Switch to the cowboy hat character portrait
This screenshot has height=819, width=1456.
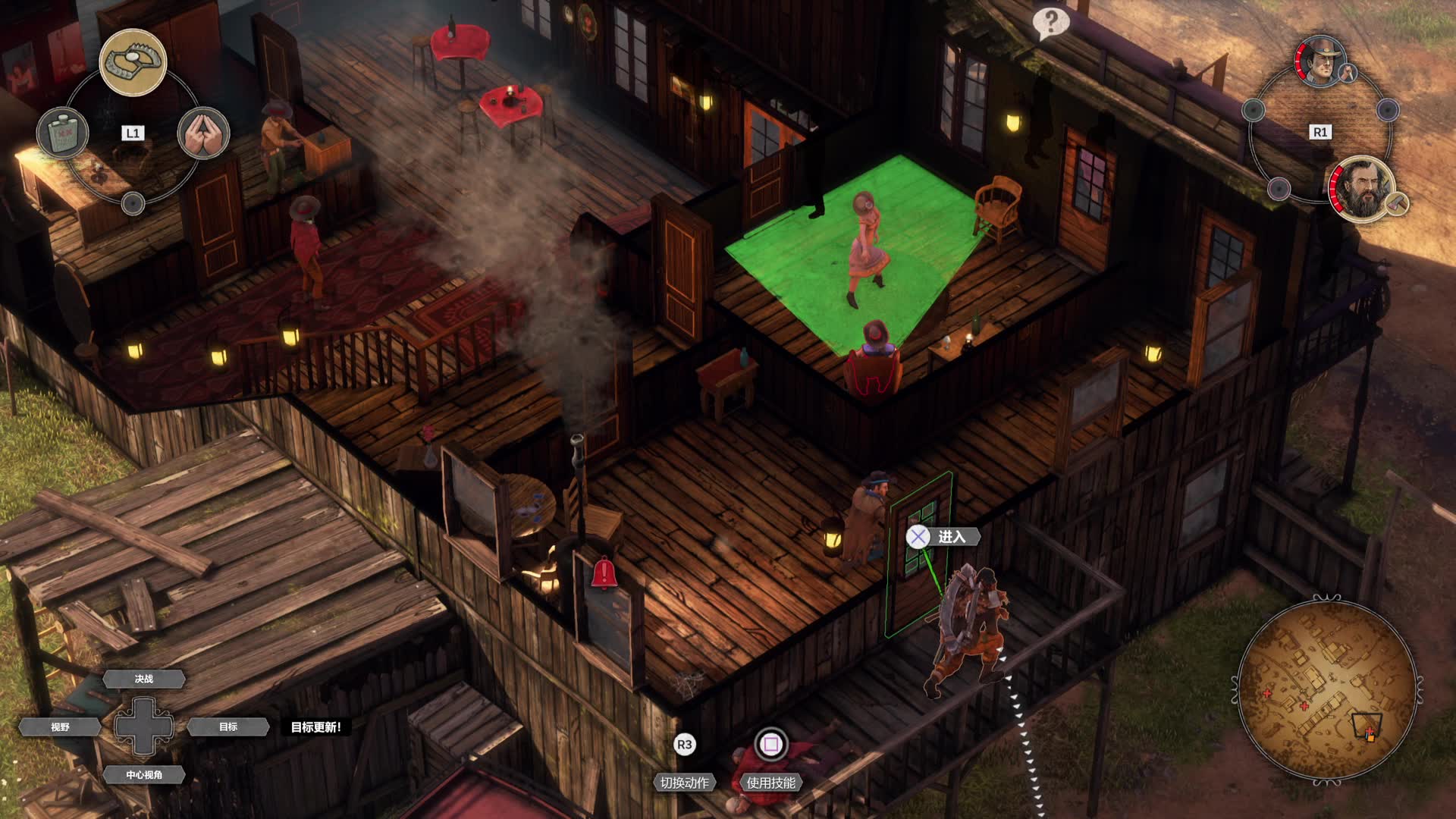pos(1320,61)
